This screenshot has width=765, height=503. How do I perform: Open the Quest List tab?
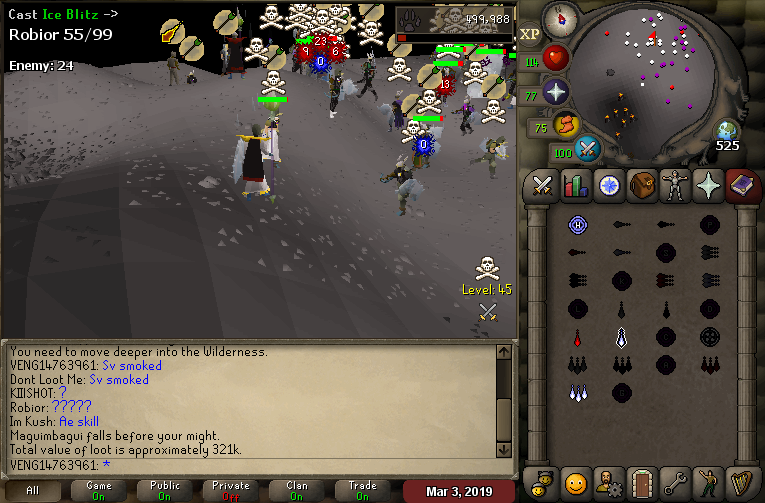pyautogui.click(x=609, y=185)
